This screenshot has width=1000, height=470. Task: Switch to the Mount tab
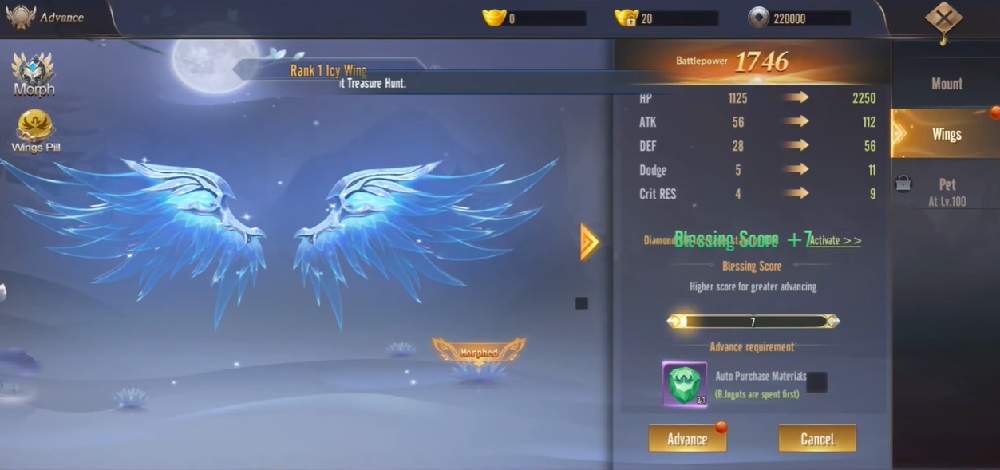coord(946,84)
